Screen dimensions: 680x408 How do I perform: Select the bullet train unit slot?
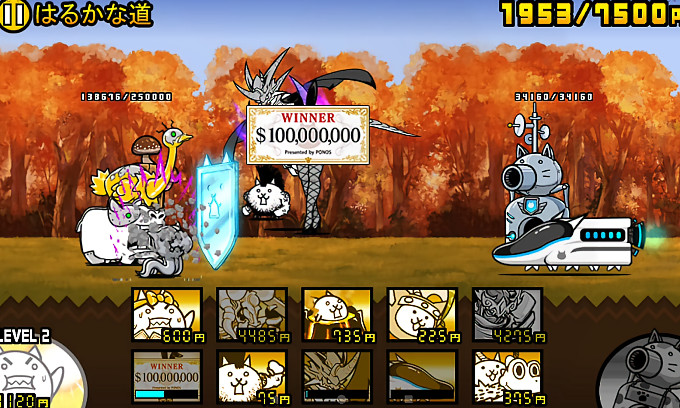coord(422,376)
